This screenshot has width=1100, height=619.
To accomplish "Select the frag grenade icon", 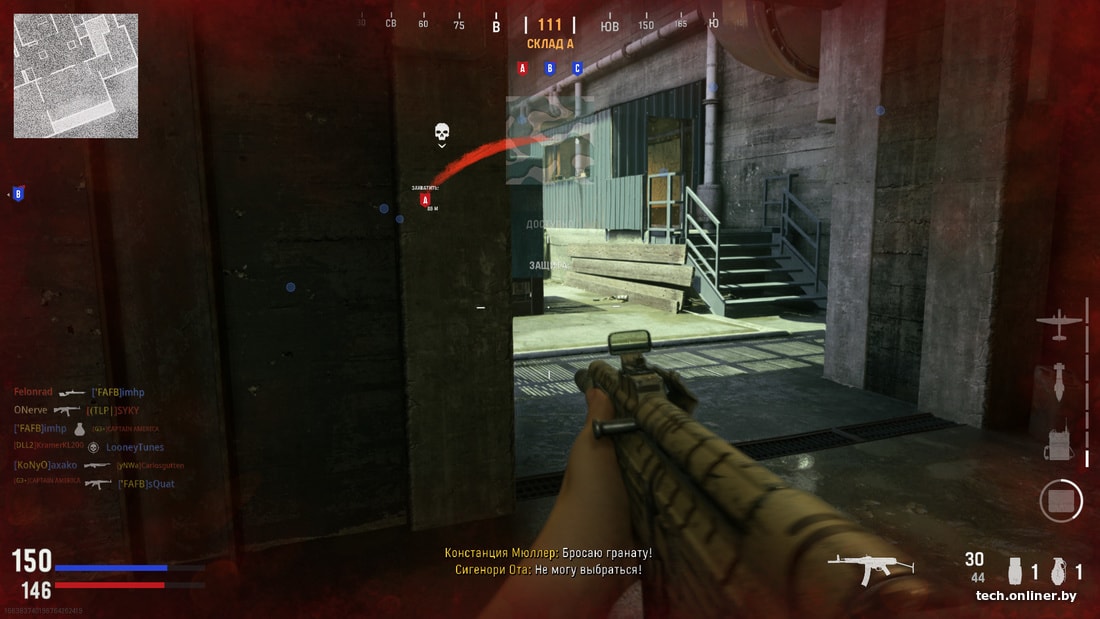I will [x=1060, y=571].
